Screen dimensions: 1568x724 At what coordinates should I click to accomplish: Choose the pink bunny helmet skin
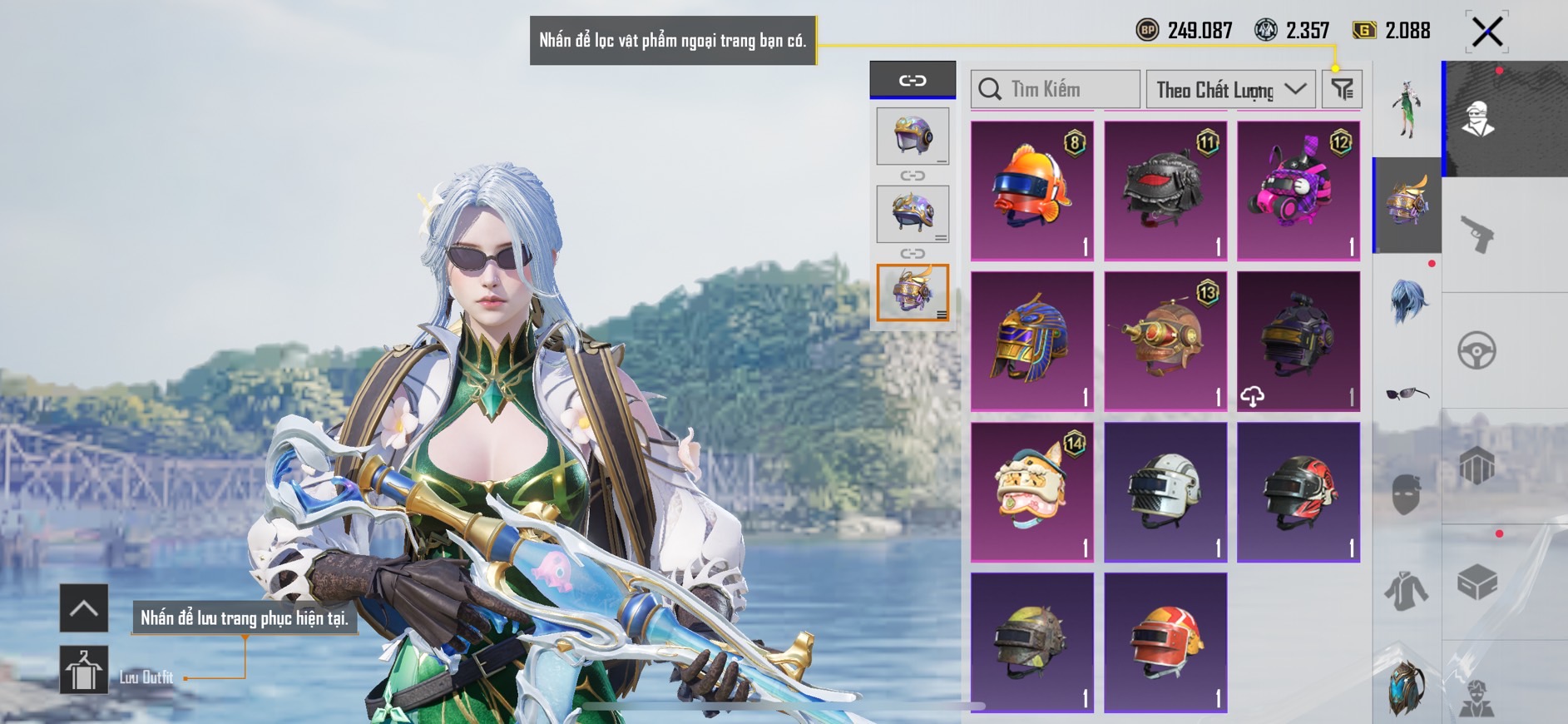point(1298,191)
